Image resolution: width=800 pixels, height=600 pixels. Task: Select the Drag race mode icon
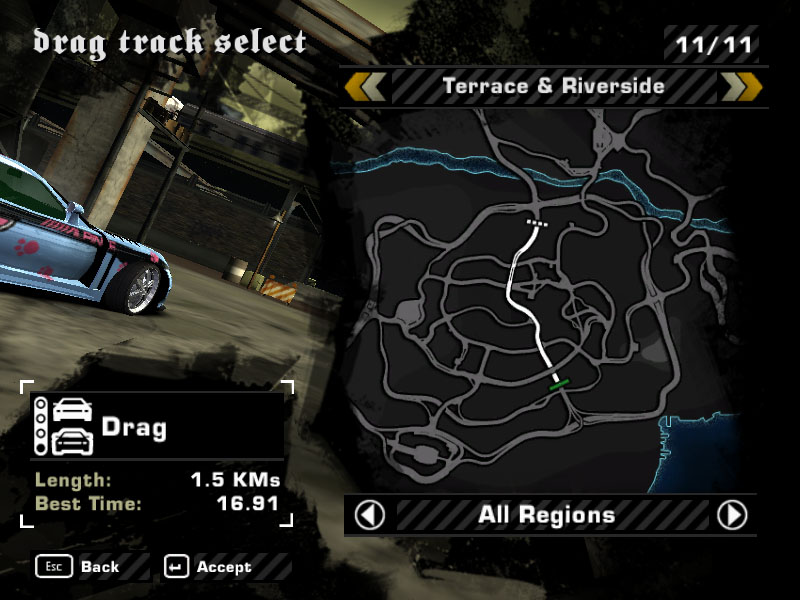pos(64,426)
